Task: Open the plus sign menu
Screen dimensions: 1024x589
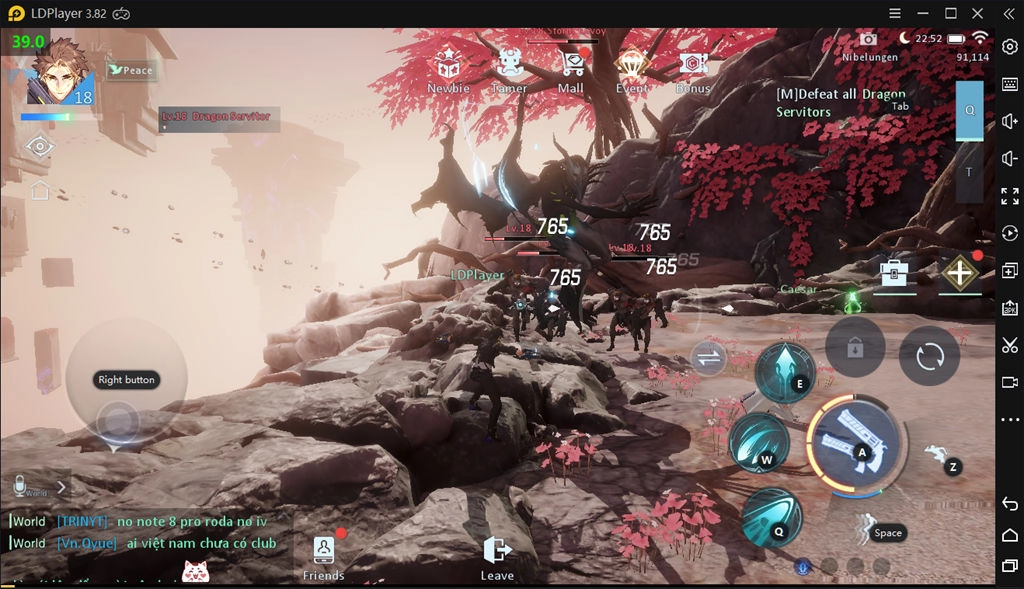Action: pos(959,272)
